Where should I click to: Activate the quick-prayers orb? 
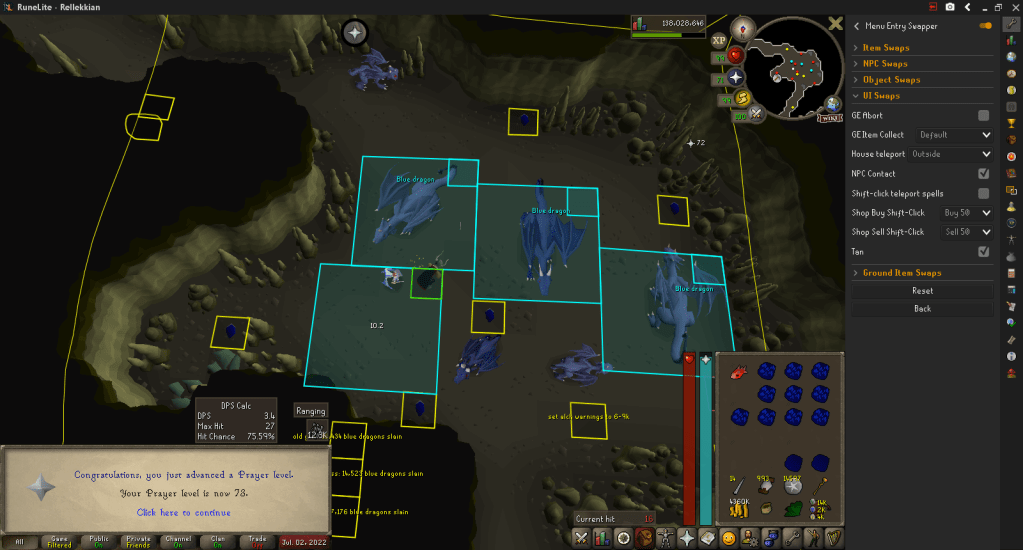(x=737, y=77)
